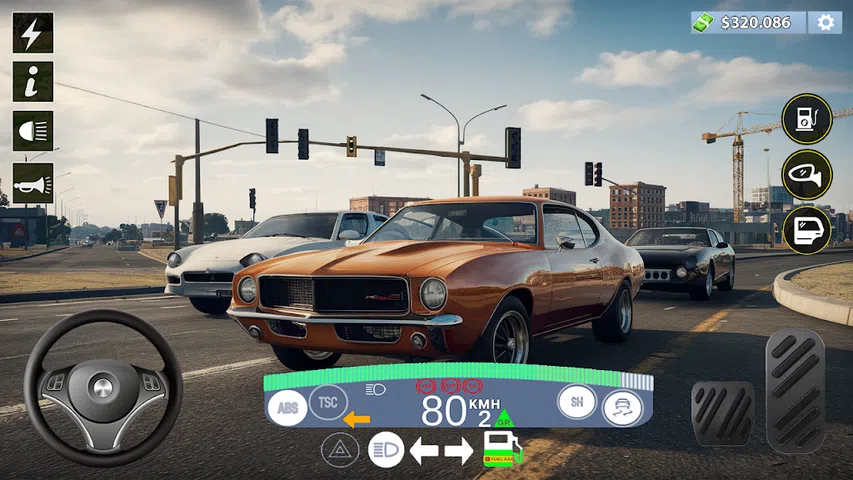Tap the SH button

[577, 402]
